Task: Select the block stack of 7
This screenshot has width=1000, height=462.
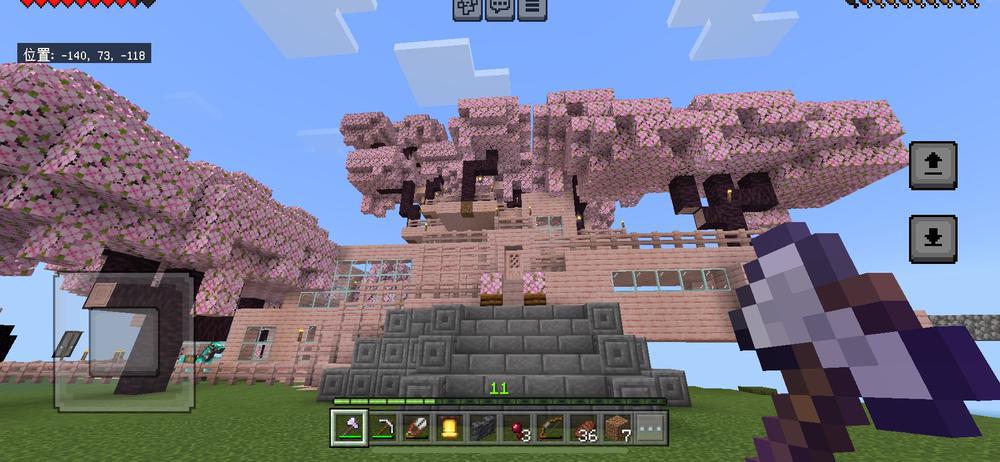Action: 618,428
